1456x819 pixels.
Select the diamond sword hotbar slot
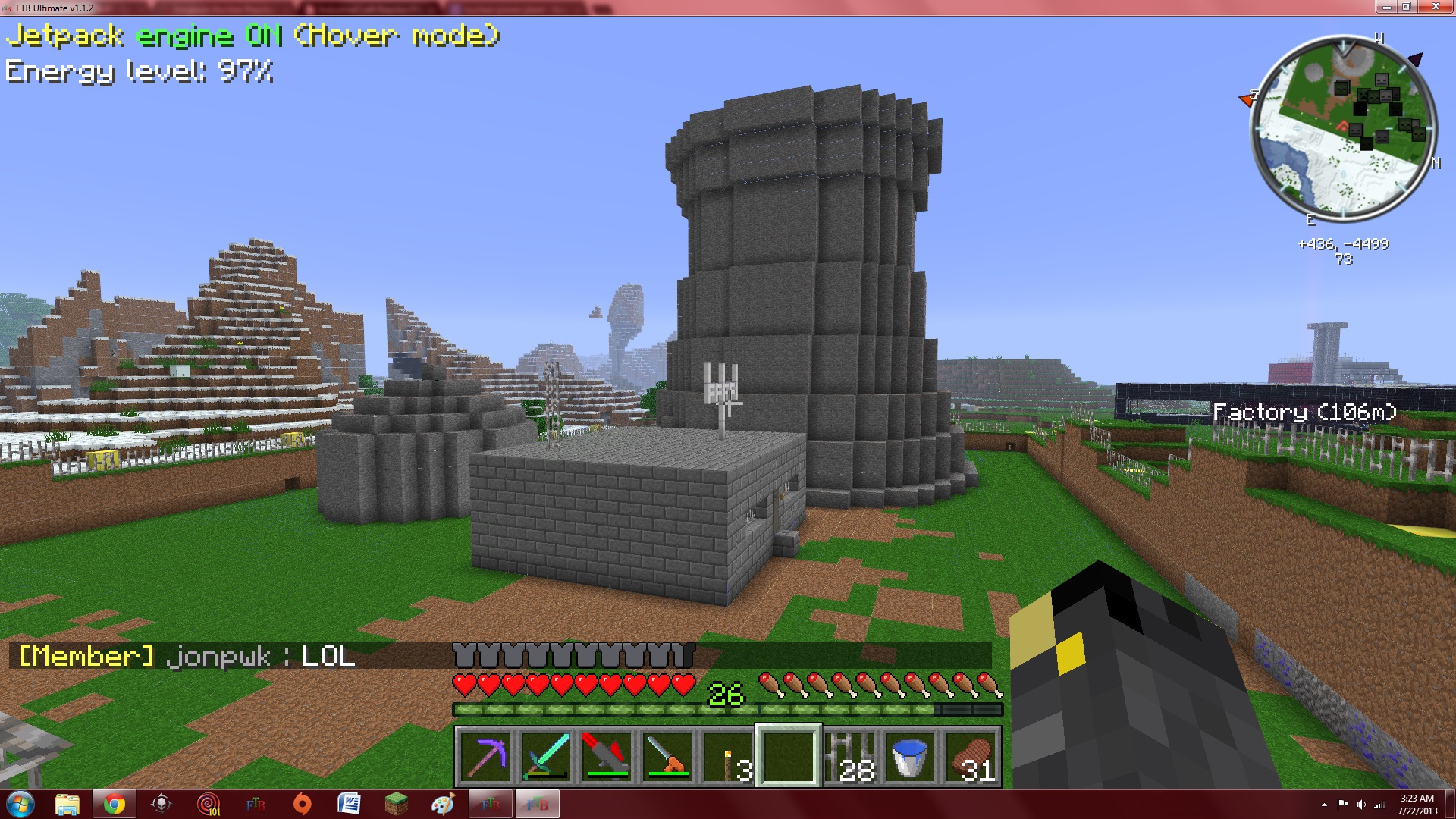tap(546, 756)
